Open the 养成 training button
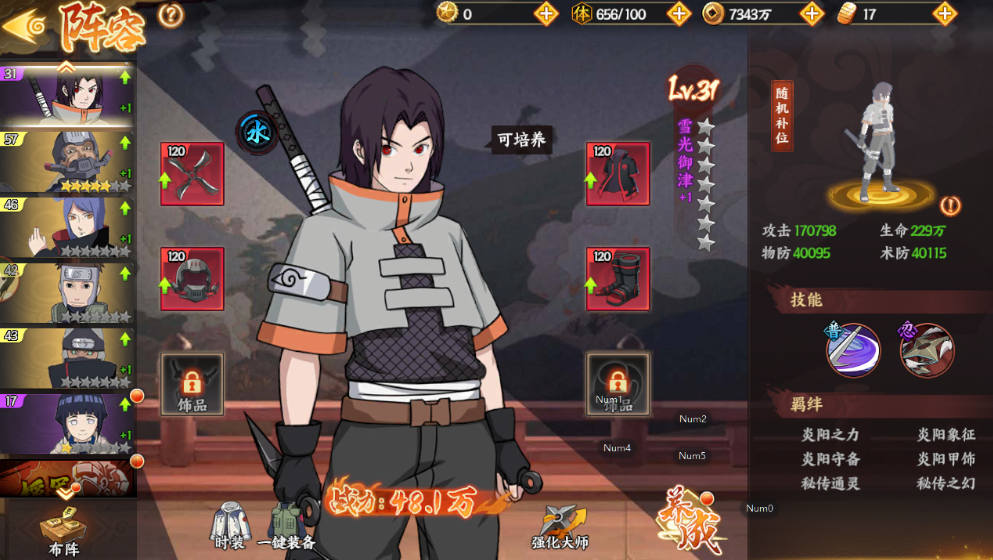Viewport: 993px width, 560px height. [687, 521]
